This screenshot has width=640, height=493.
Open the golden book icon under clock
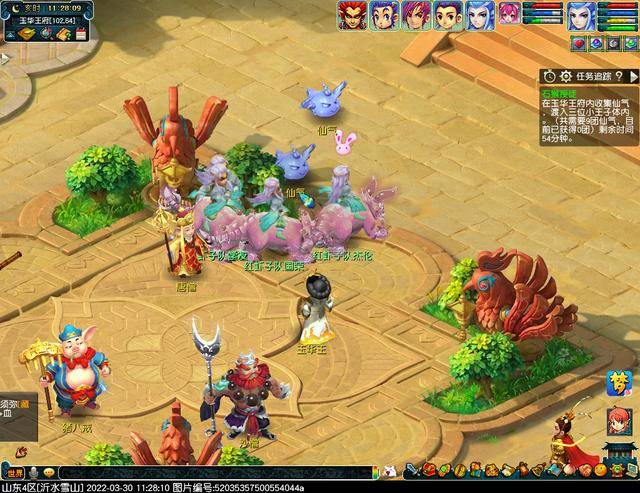[x=27, y=34]
